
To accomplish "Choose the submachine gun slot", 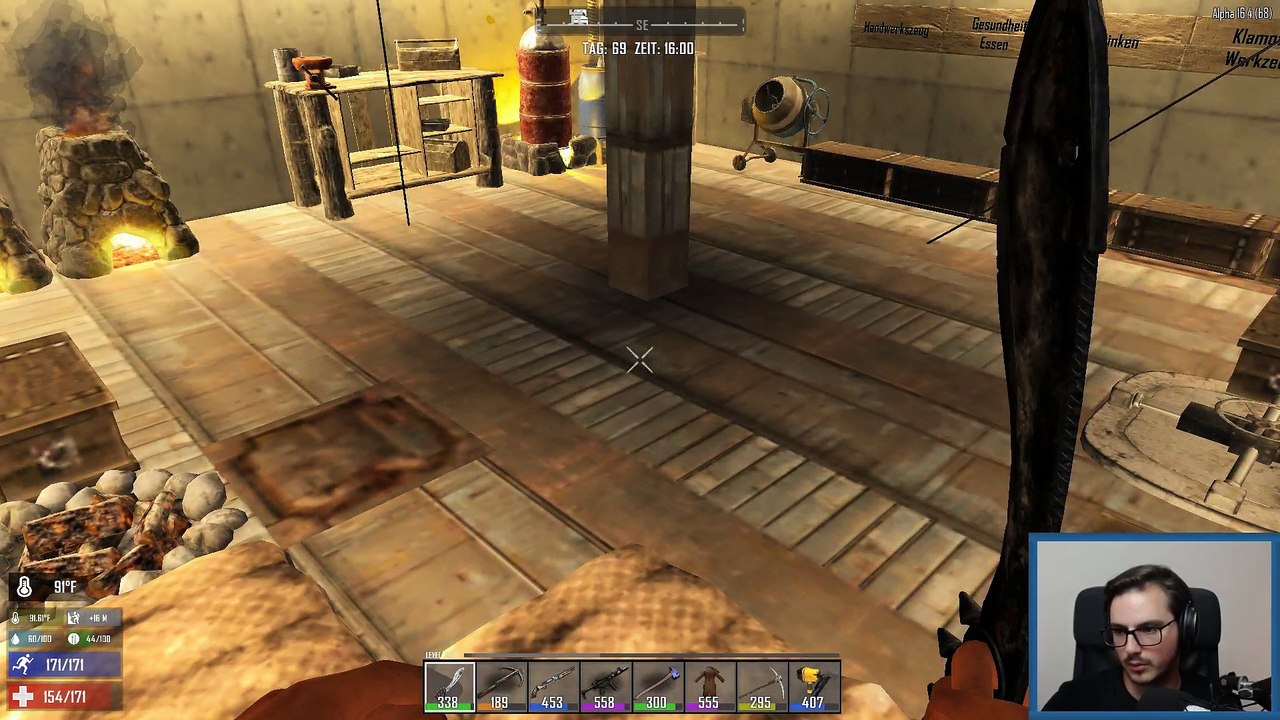I will (604, 687).
